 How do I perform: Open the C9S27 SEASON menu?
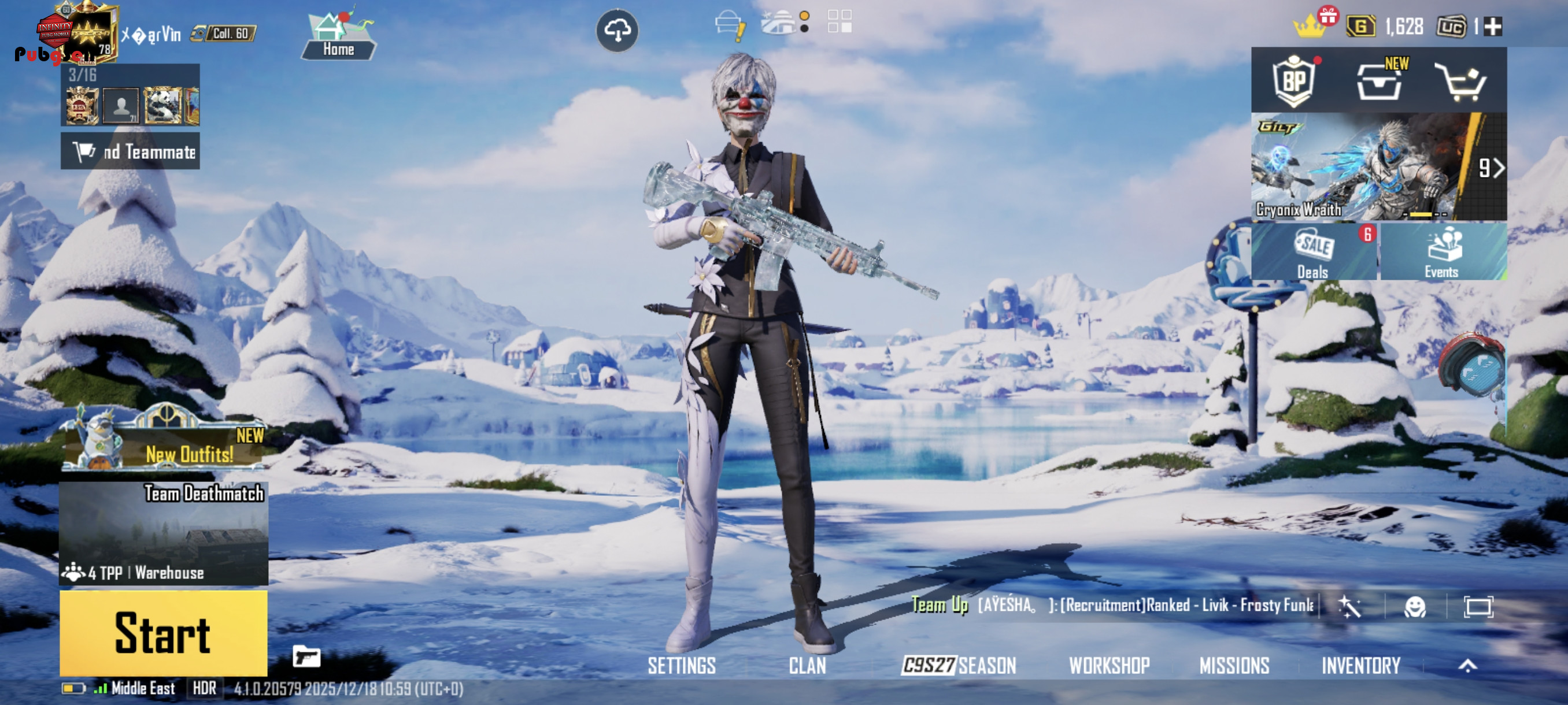point(959,666)
